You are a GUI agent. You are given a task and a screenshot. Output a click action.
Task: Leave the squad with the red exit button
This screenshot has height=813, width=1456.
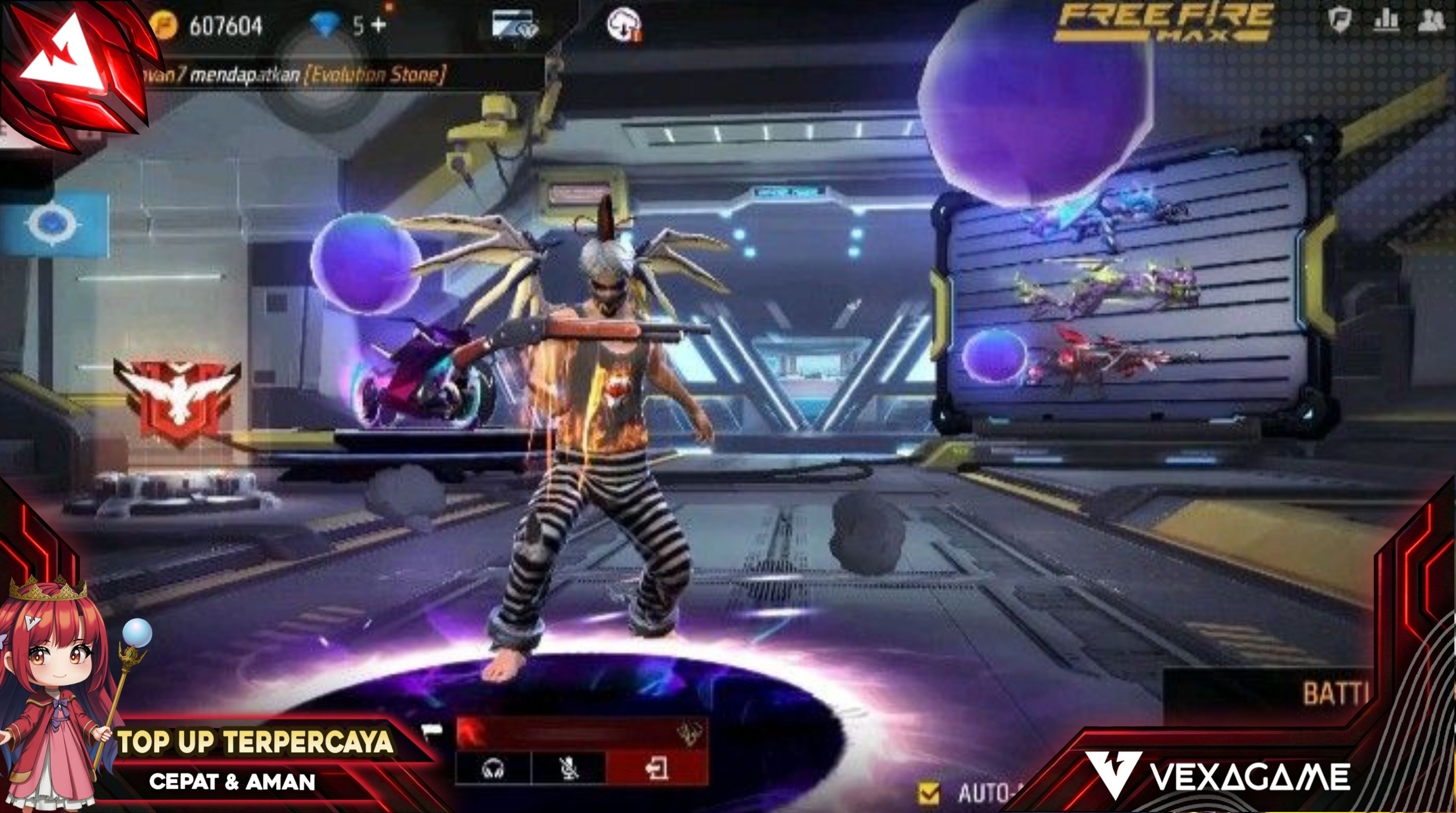[656, 769]
